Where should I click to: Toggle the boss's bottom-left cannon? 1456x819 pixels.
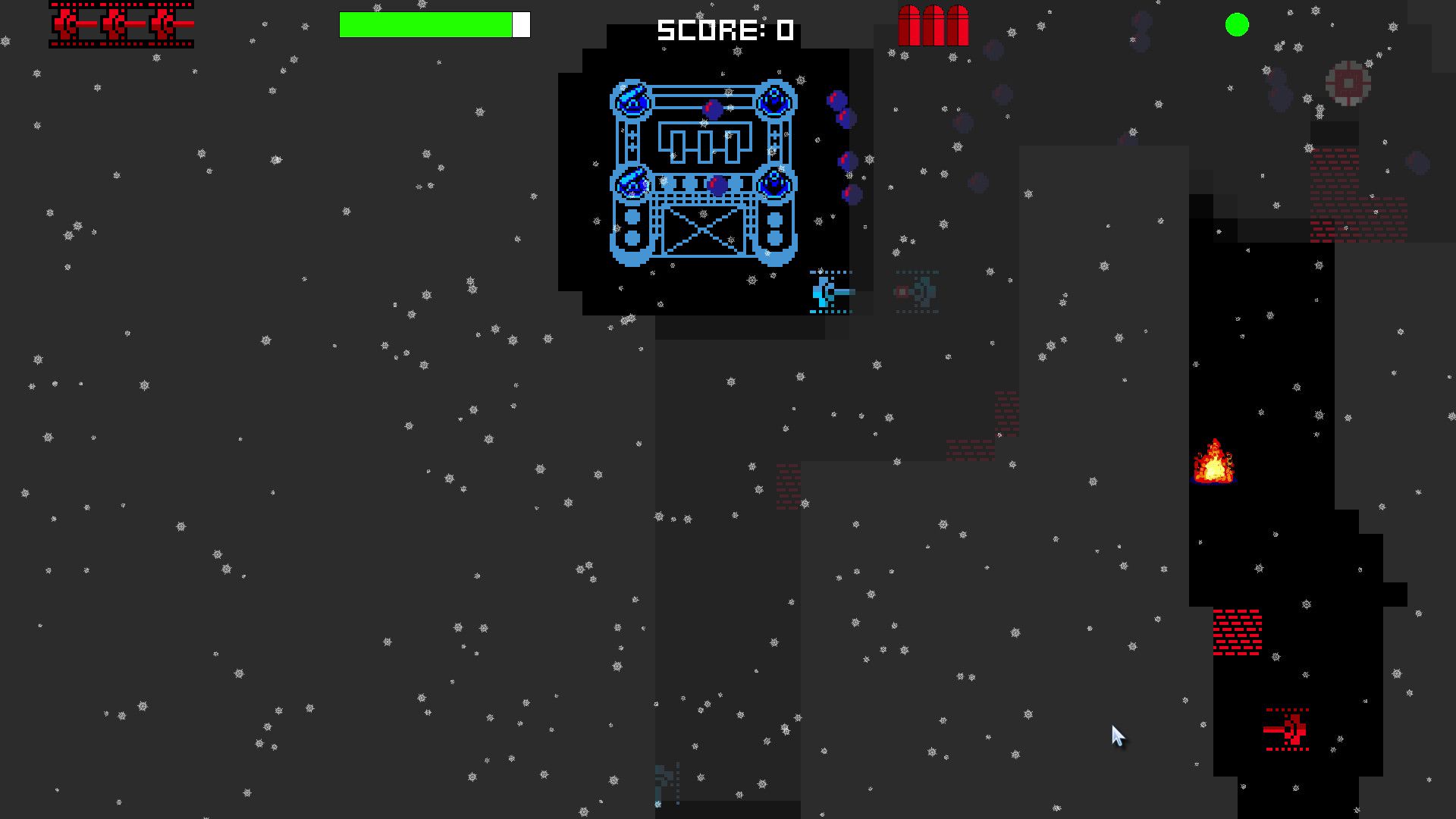point(631,182)
